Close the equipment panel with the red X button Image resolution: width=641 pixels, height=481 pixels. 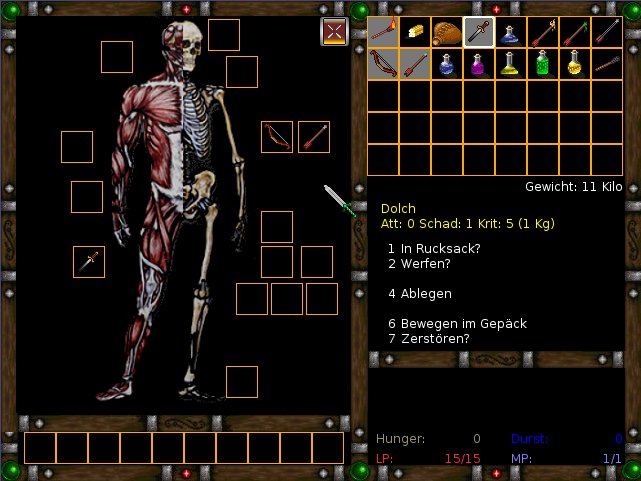[x=334, y=32]
